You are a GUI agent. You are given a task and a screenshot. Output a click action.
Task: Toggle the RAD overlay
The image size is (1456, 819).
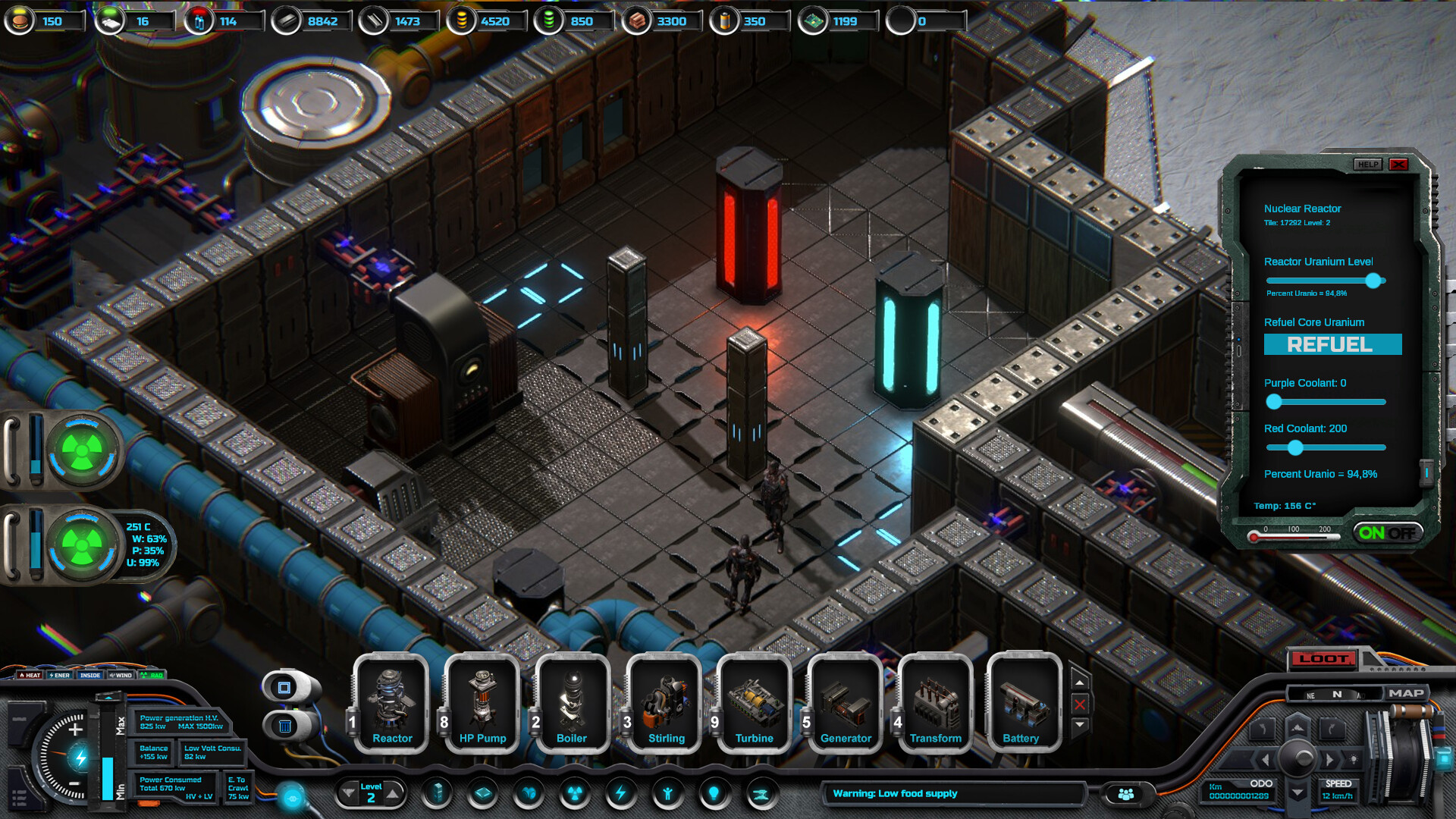click(151, 675)
